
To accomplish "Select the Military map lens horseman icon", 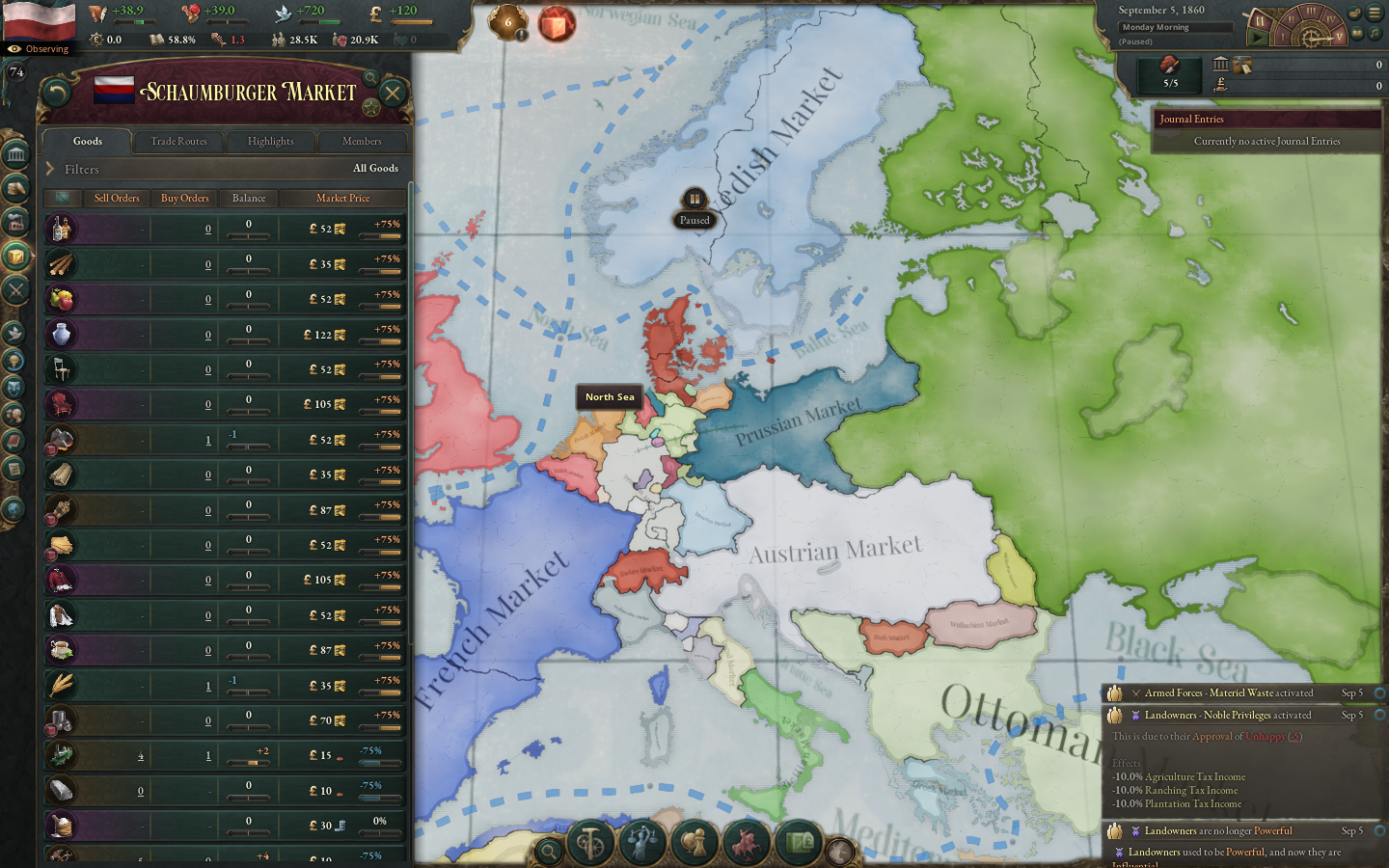I will pyautogui.click(x=745, y=841).
